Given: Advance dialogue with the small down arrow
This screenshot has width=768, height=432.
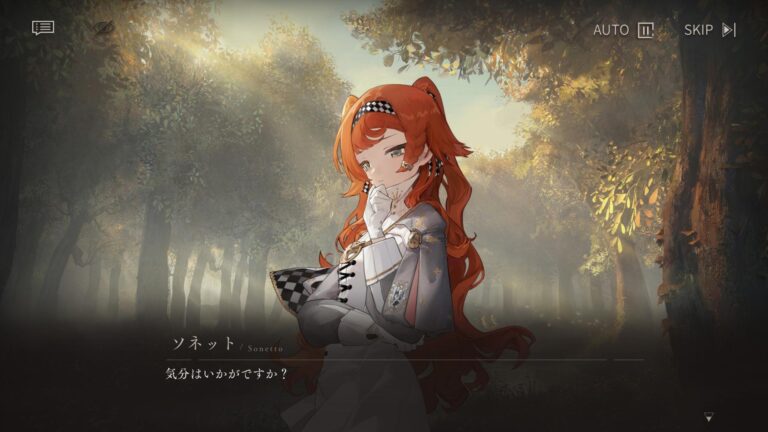Looking at the screenshot, I should pos(709,416).
